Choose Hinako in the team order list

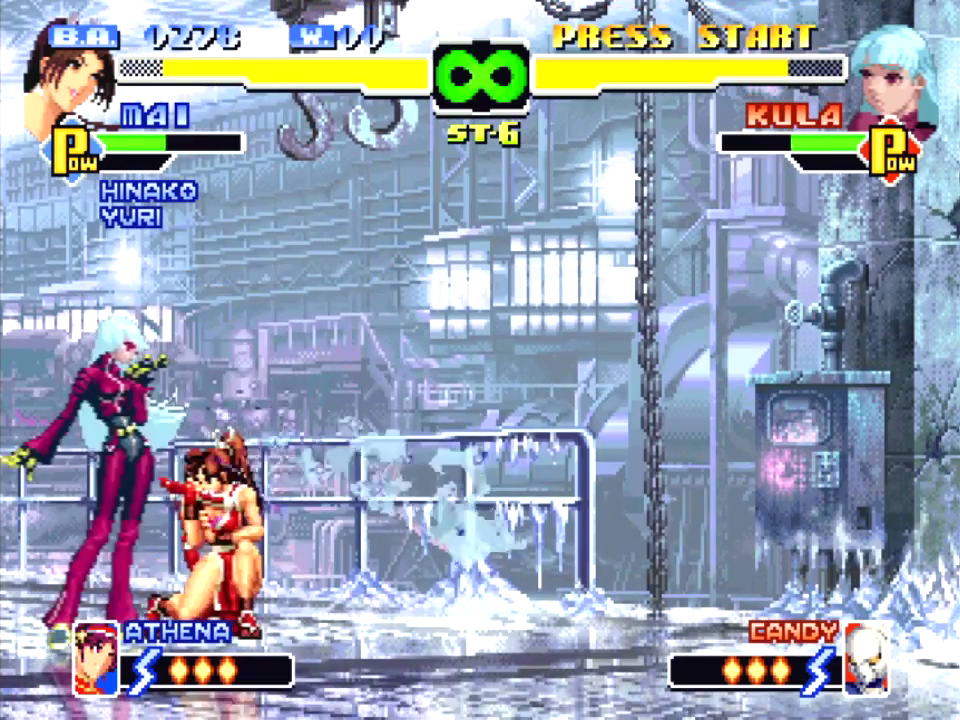(148, 191)
